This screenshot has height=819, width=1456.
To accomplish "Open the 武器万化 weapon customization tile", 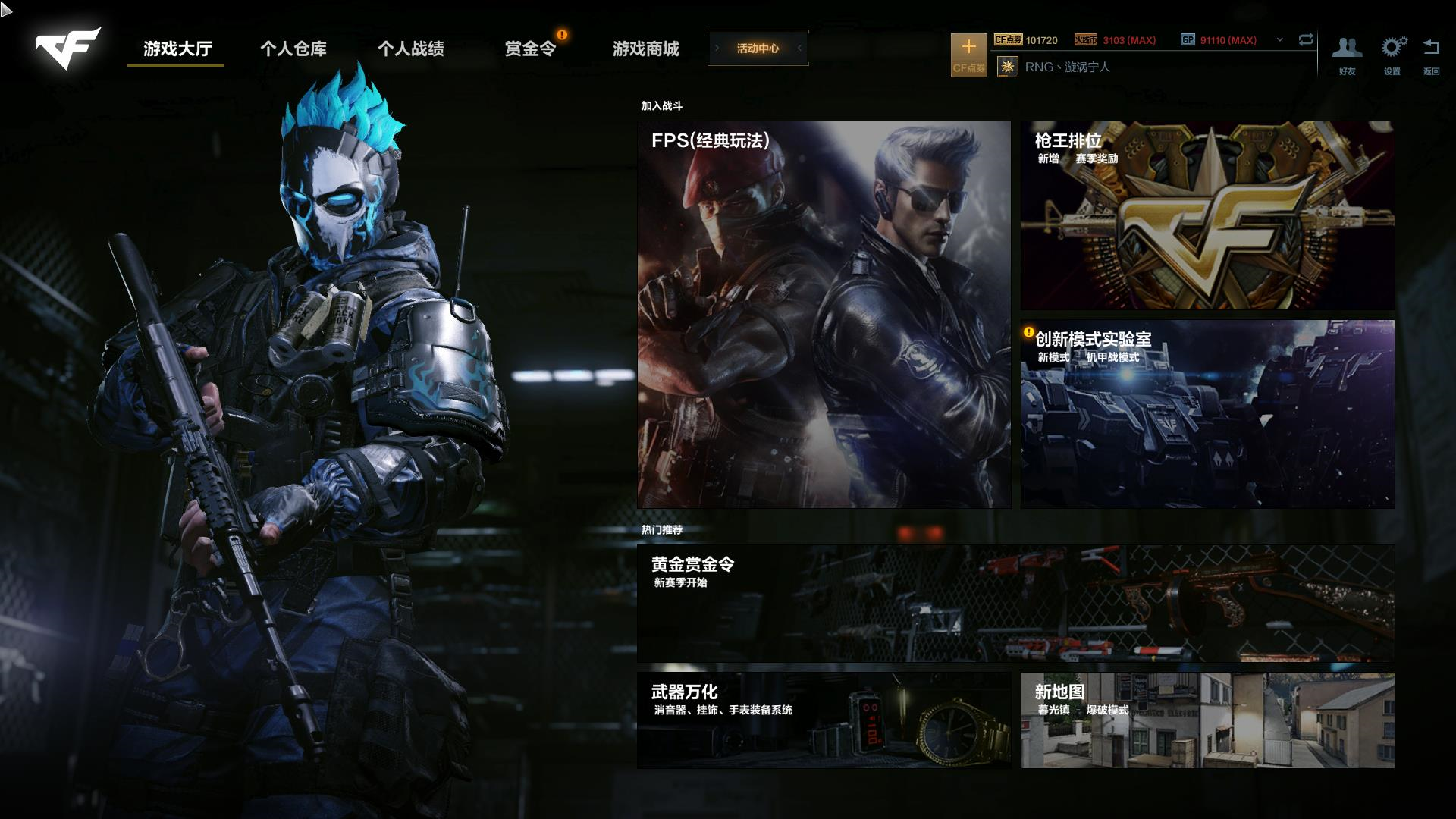I will tap(824, 720).
